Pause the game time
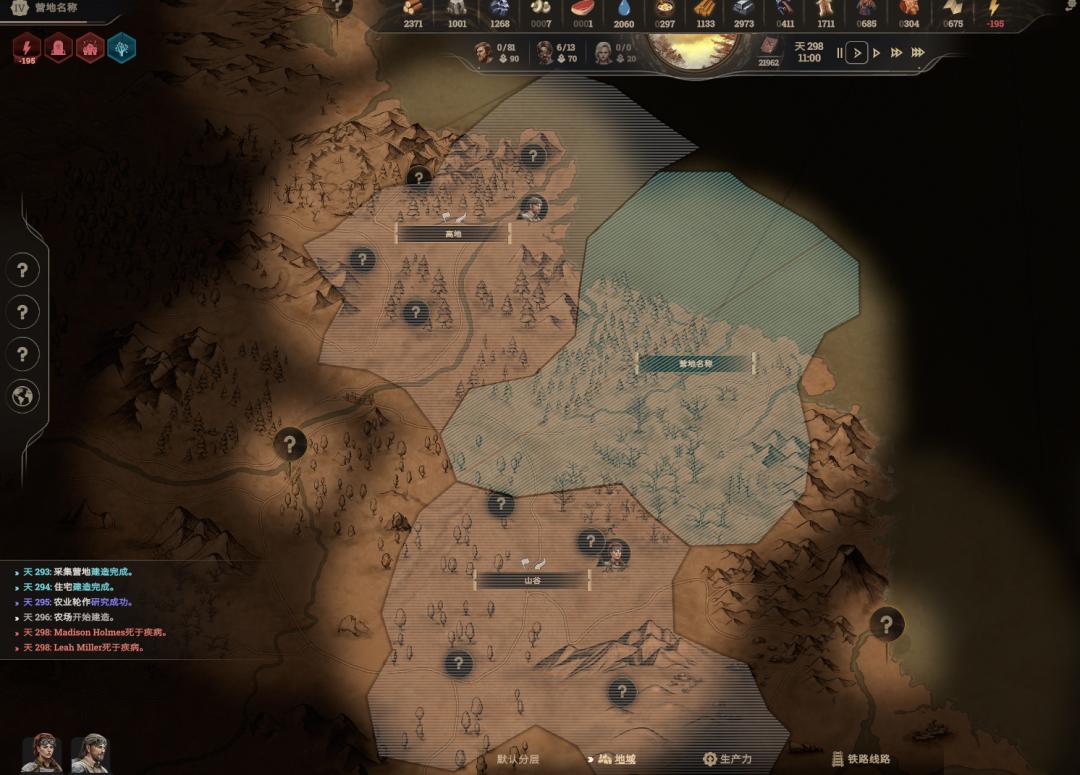1080x775 pixels. pos(839,53)
